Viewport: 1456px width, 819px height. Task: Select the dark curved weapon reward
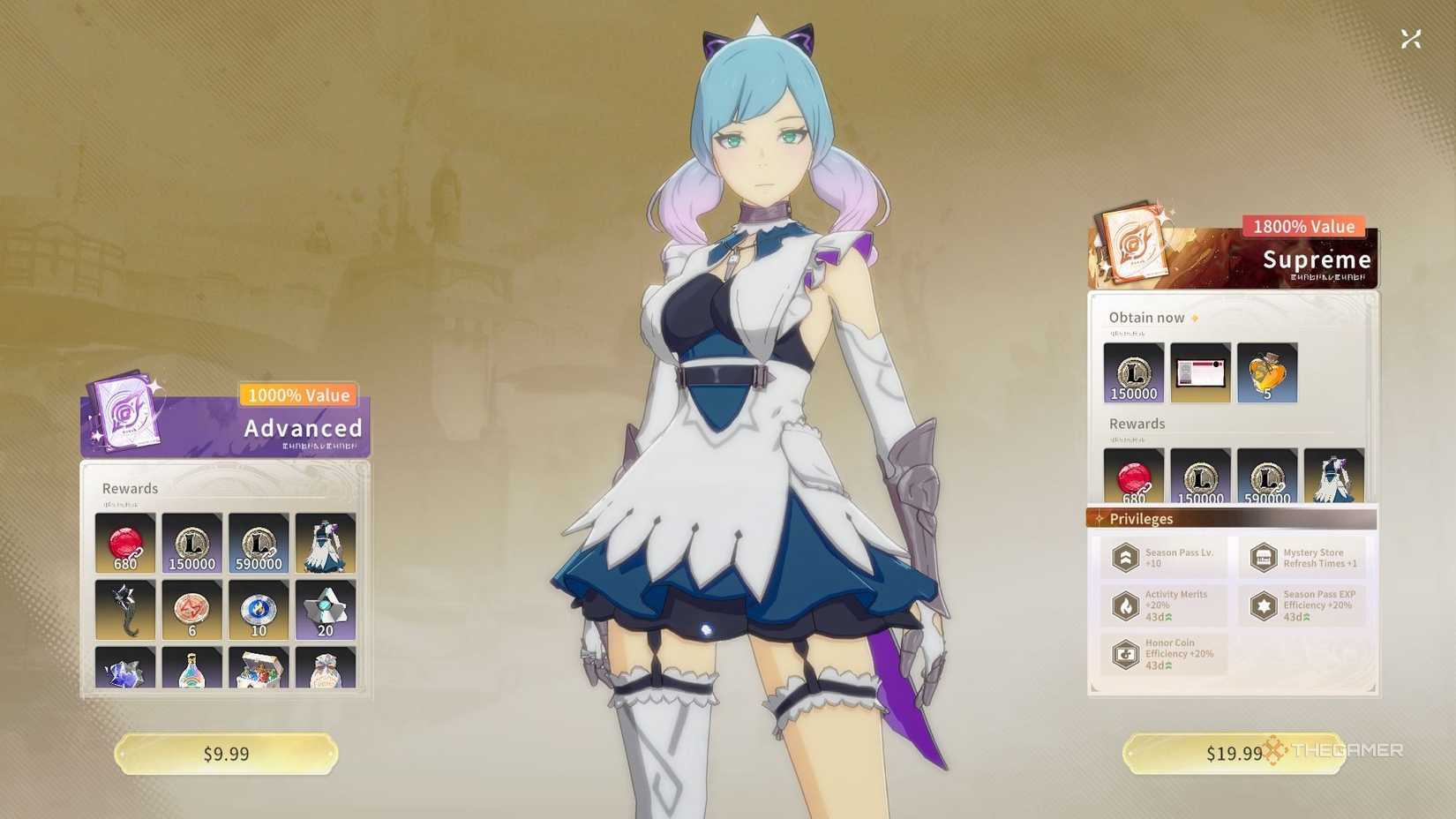click(125, 610)
